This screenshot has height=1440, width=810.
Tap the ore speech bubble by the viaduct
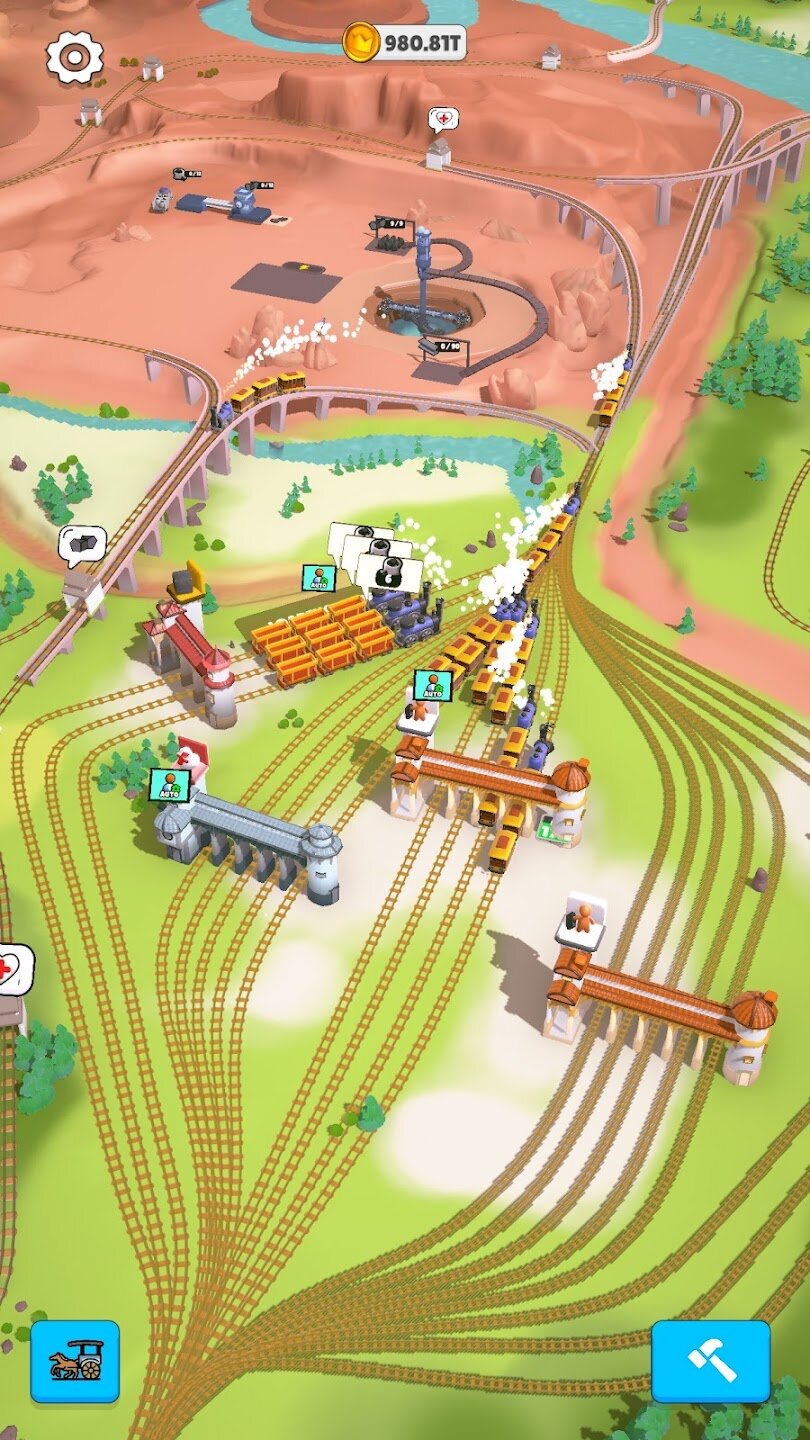[82, 545]
